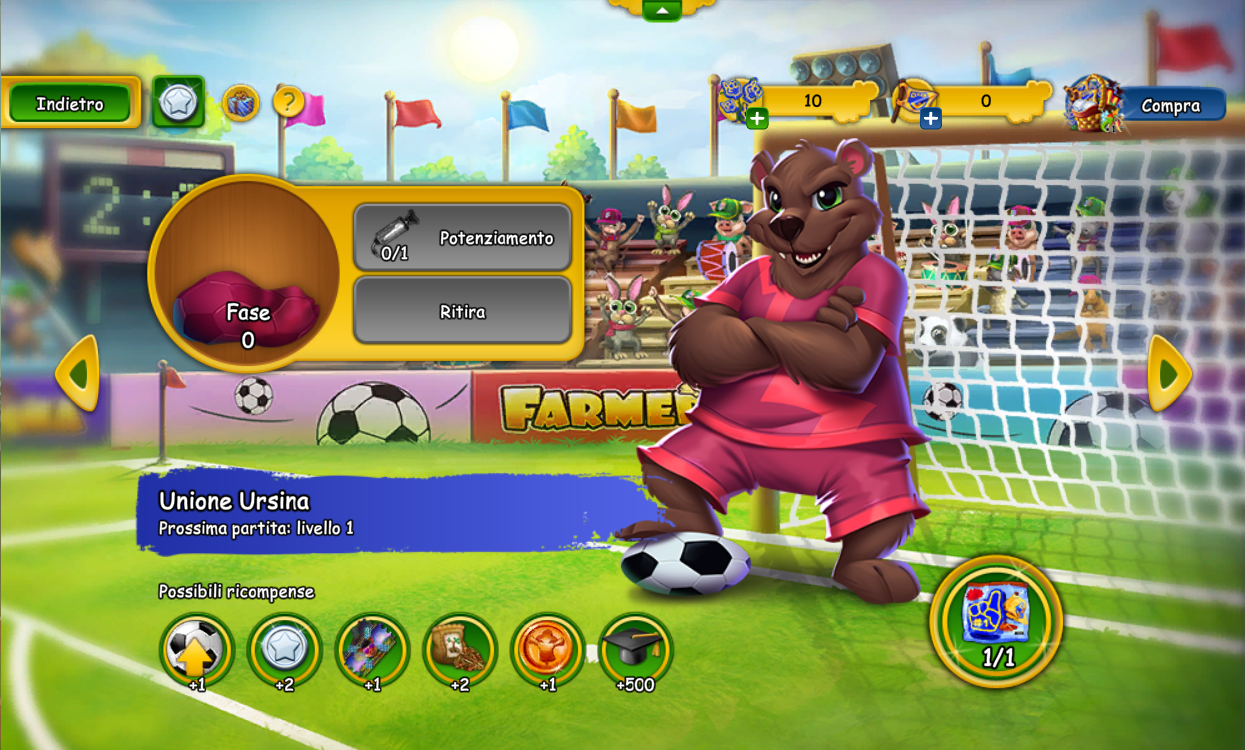The width and height of the screenshot is (1245, 750).
Task: Switch to the next team with right arrow
Action: (1168, 373)
